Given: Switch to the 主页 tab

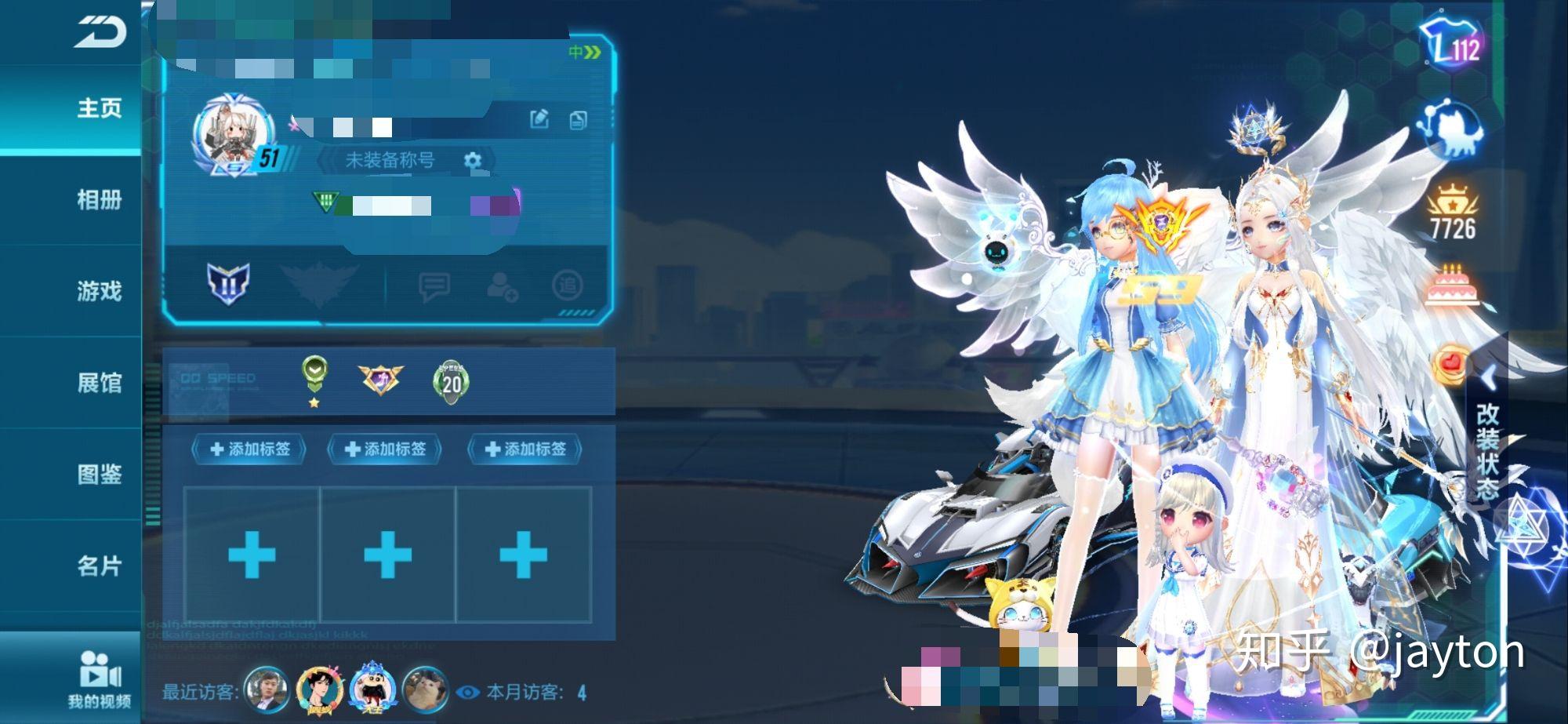Looking at the screenshot, I should [100, 108].
